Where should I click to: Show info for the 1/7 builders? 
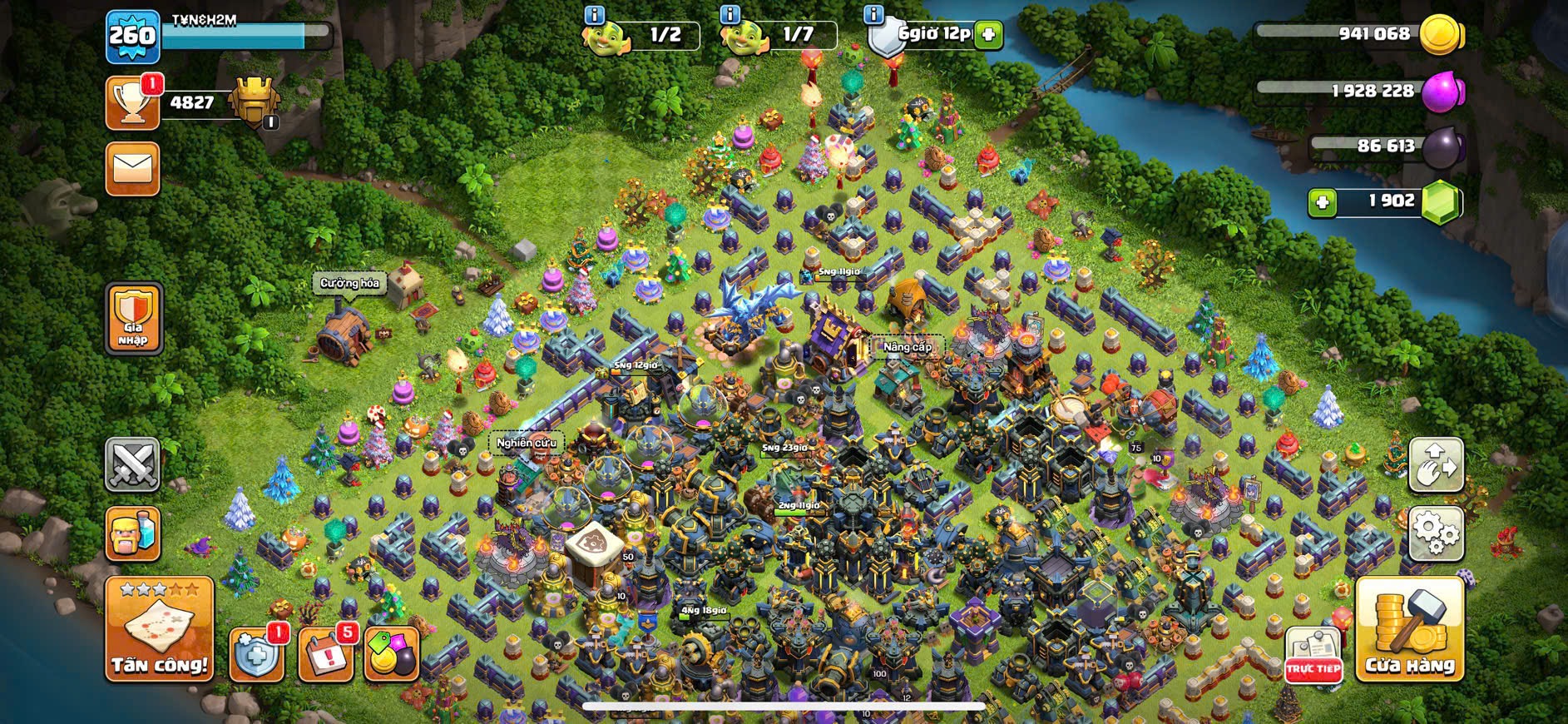pos(730,15)
